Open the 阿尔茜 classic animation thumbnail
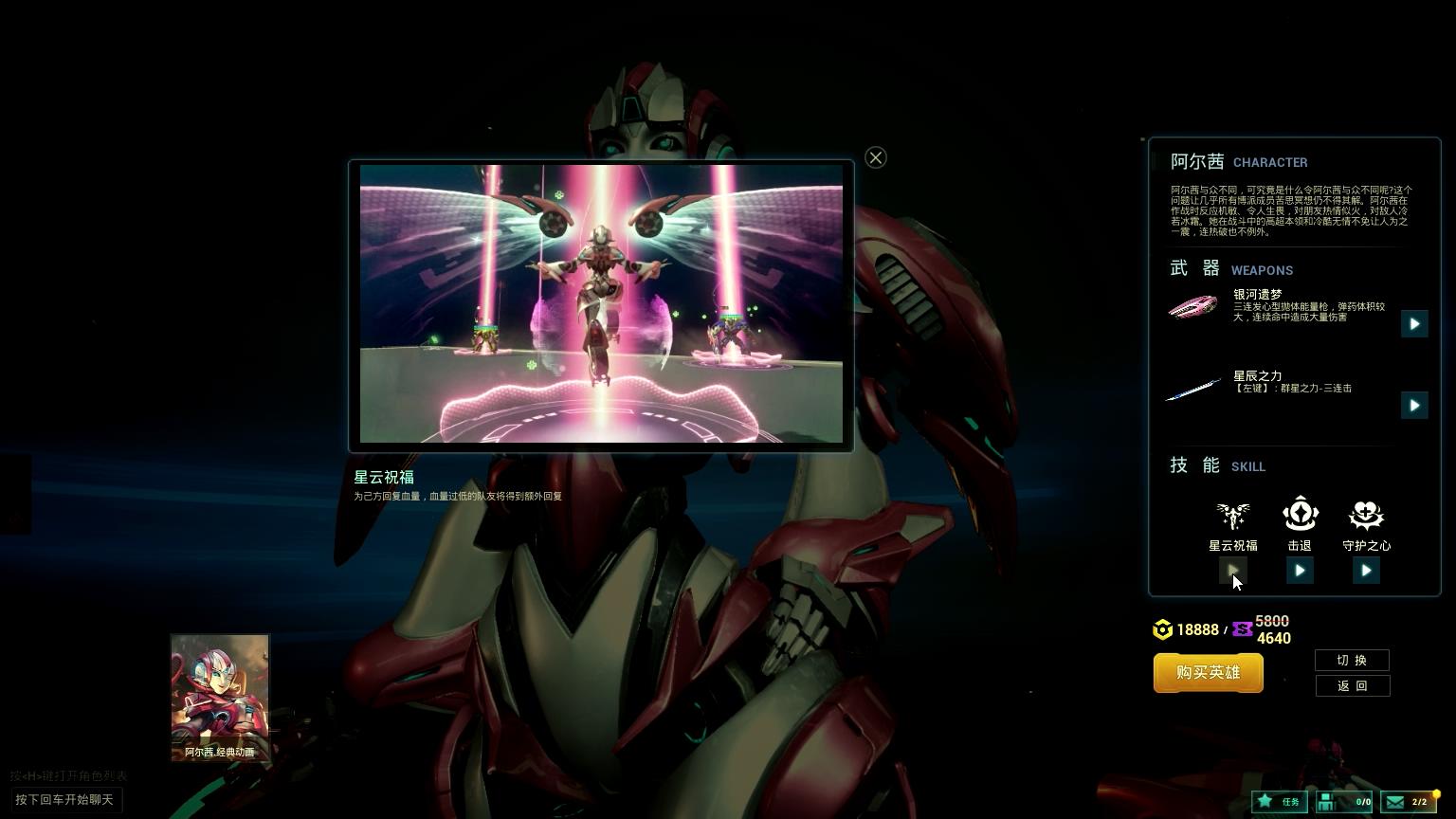The width and height of the screenshot is (1456, 819). tap(220, 699)
